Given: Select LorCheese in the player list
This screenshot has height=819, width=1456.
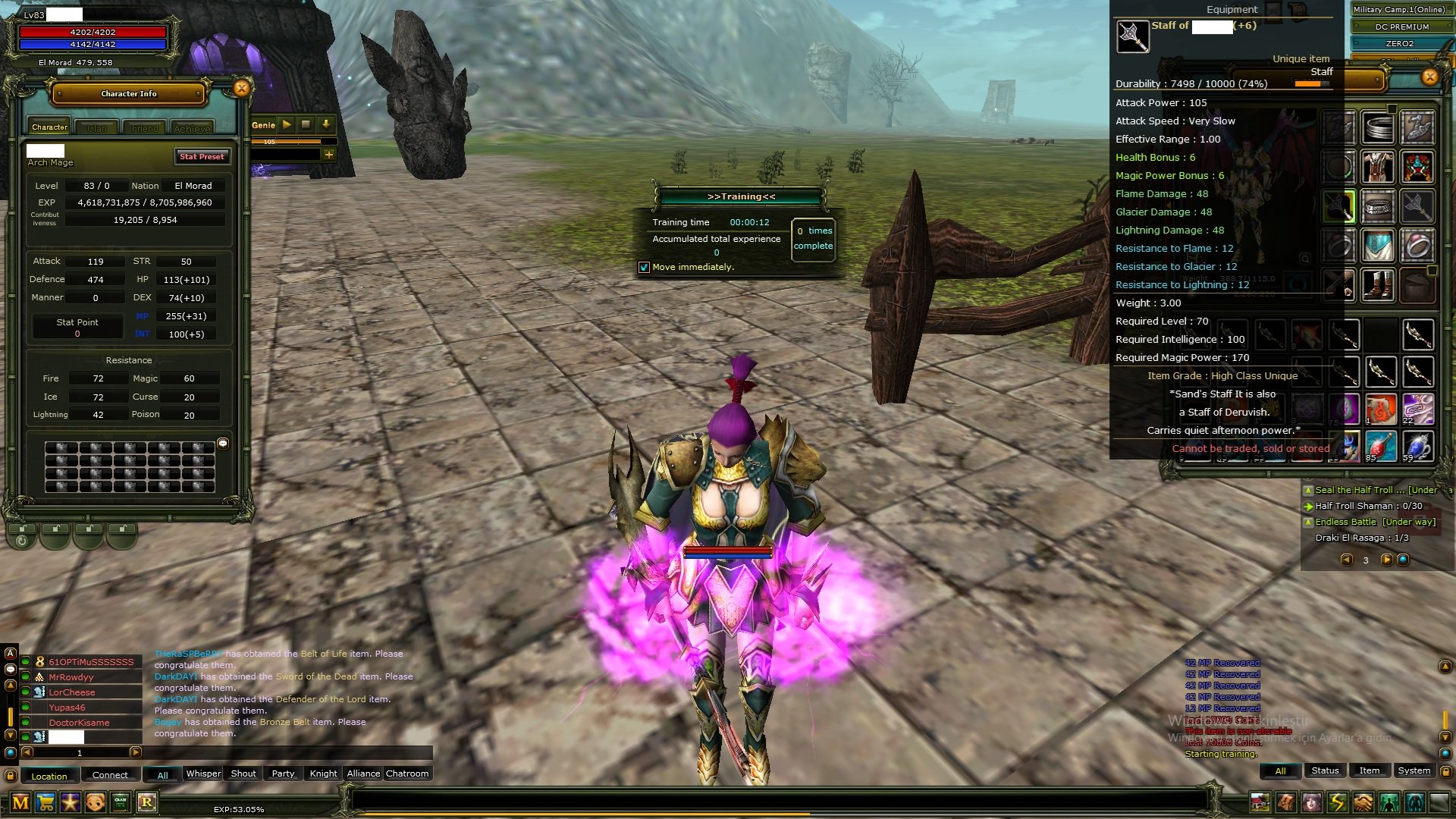Looking at the screenshot, I should 72,692.
